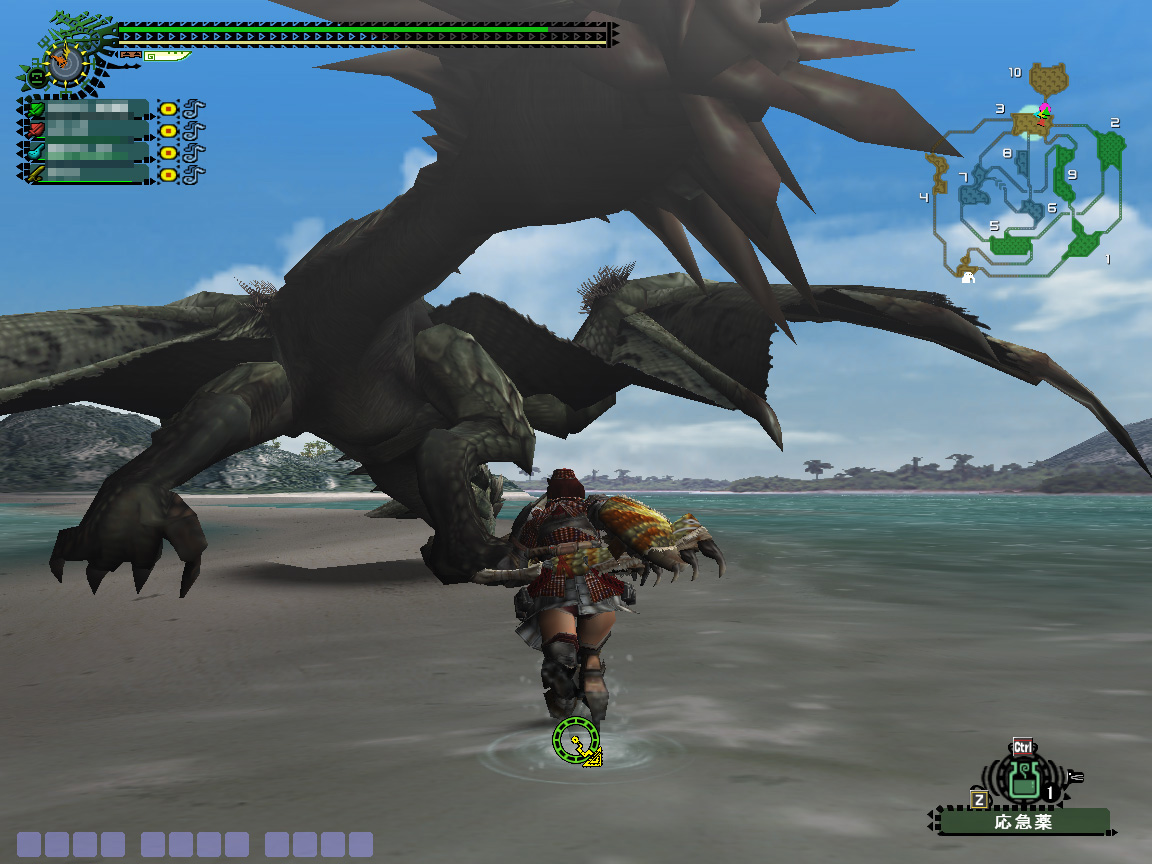Select the party member with green weapon icon
The width and height of the screenshot is (1152, 864).
(86, 109)
